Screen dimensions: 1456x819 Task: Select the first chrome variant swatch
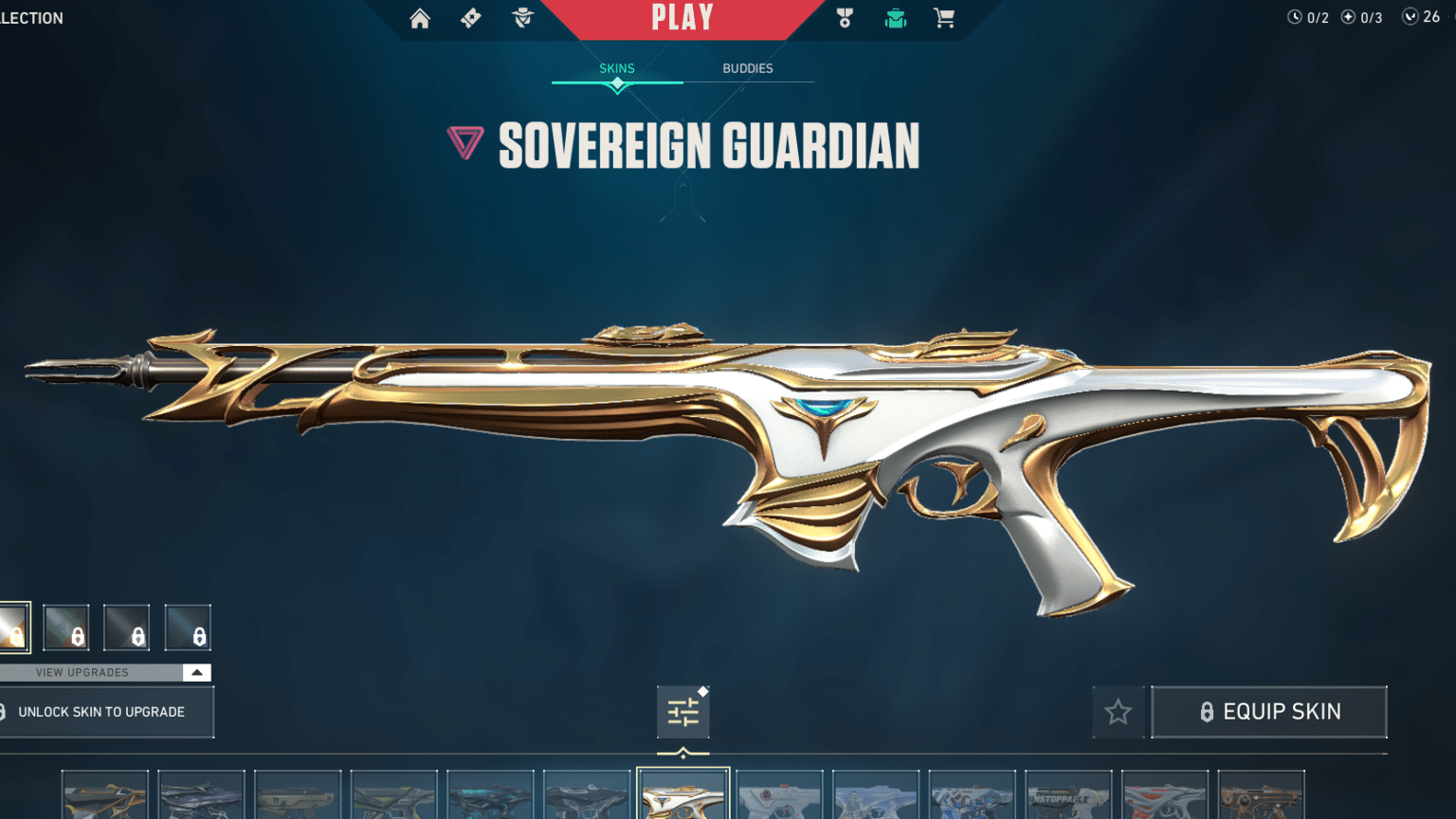tap(13, 628)
